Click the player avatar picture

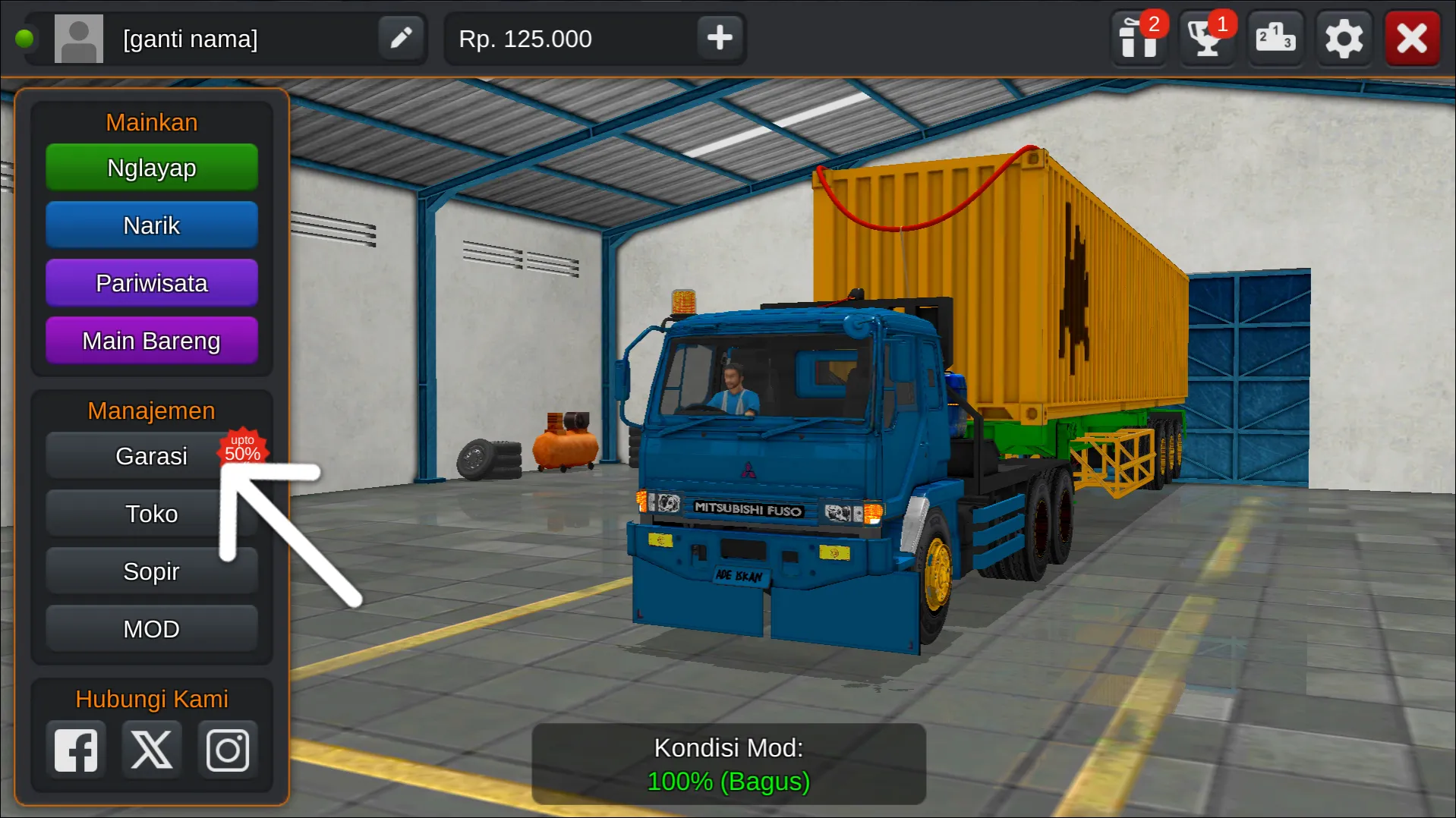point(79,38)
